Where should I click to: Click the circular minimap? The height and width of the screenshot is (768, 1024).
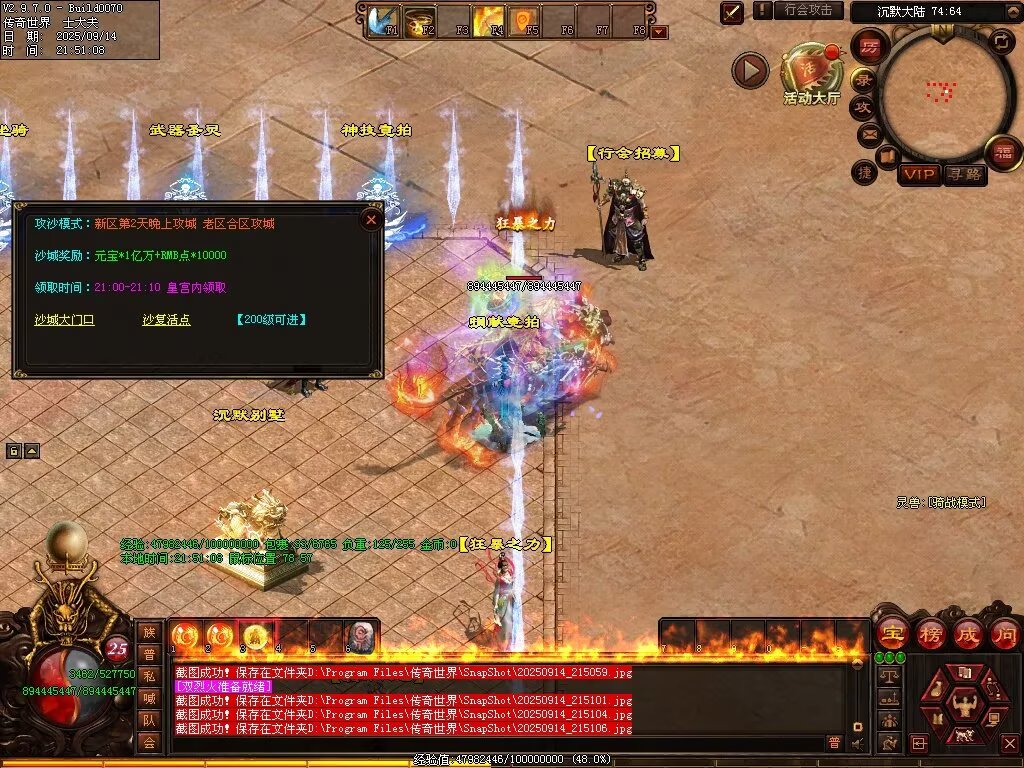[x=939, y=93]
